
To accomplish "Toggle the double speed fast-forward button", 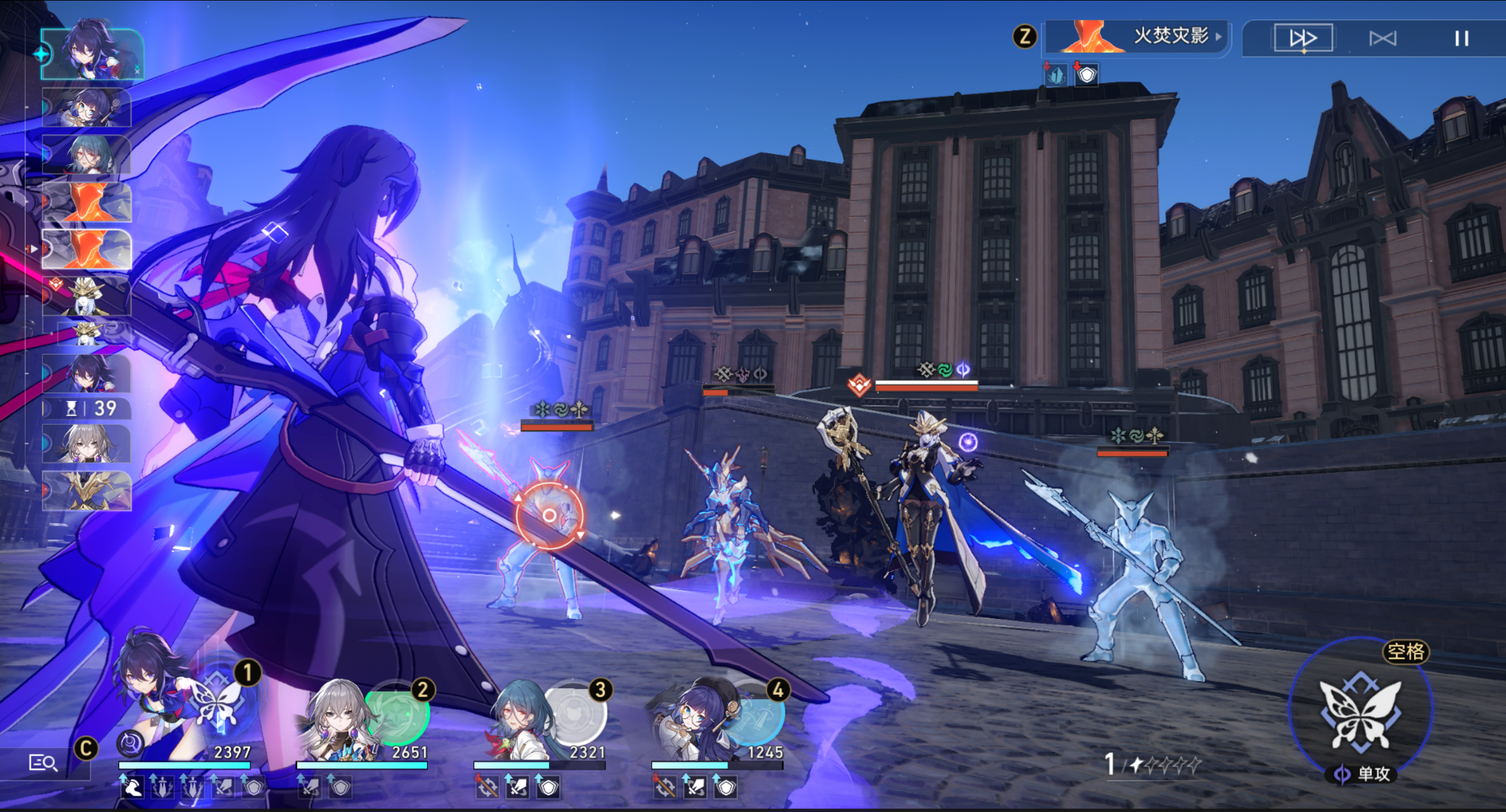I will 1303,39.
